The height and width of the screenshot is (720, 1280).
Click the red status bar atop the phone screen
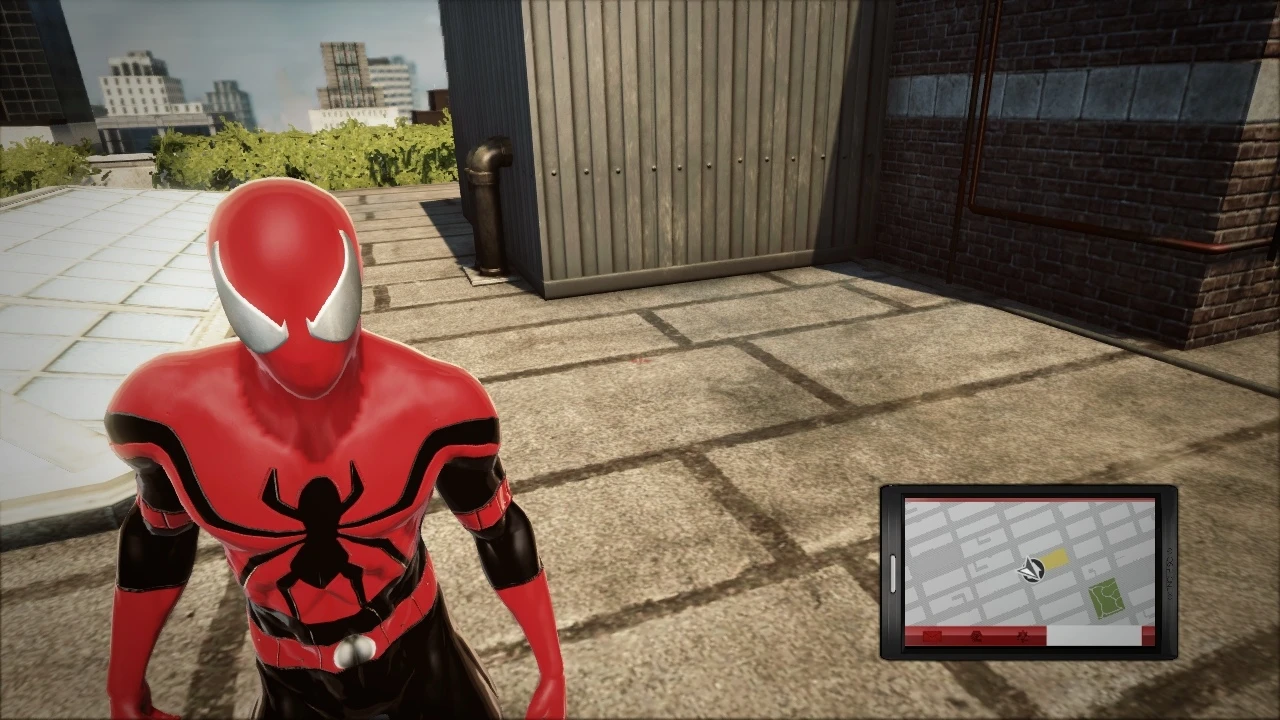point(1030,499)
